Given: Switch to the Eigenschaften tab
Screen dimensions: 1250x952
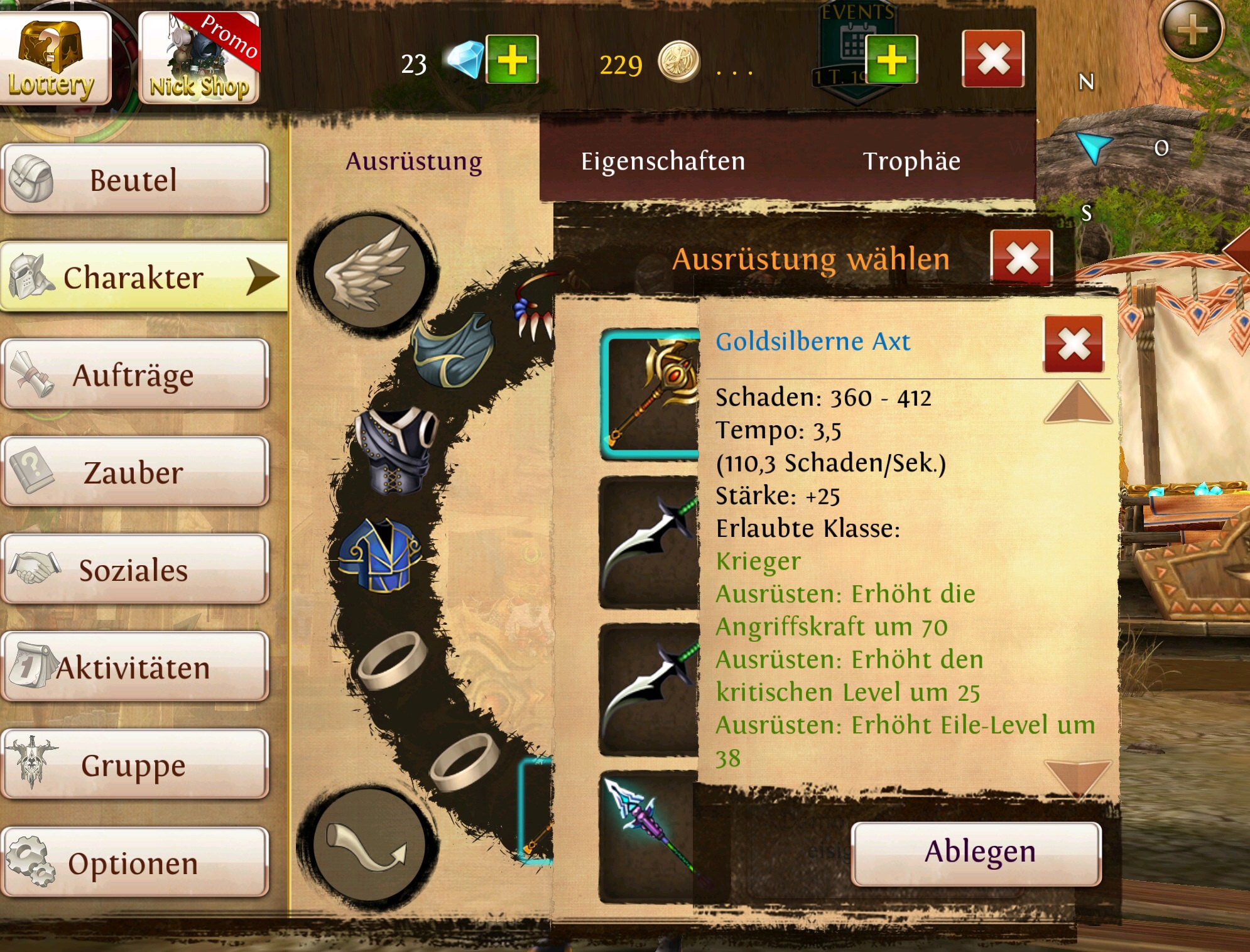Looking at the screenshot, I should coord(663,161).
